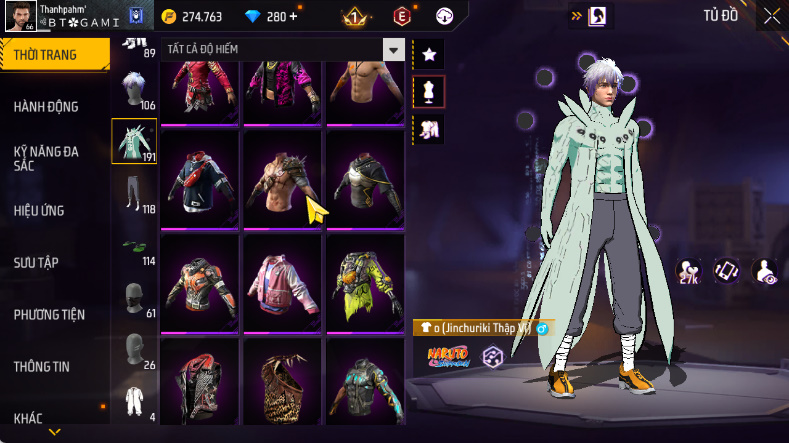
Task: Toggle the star favorites filter
Action: tap(429, 53)
